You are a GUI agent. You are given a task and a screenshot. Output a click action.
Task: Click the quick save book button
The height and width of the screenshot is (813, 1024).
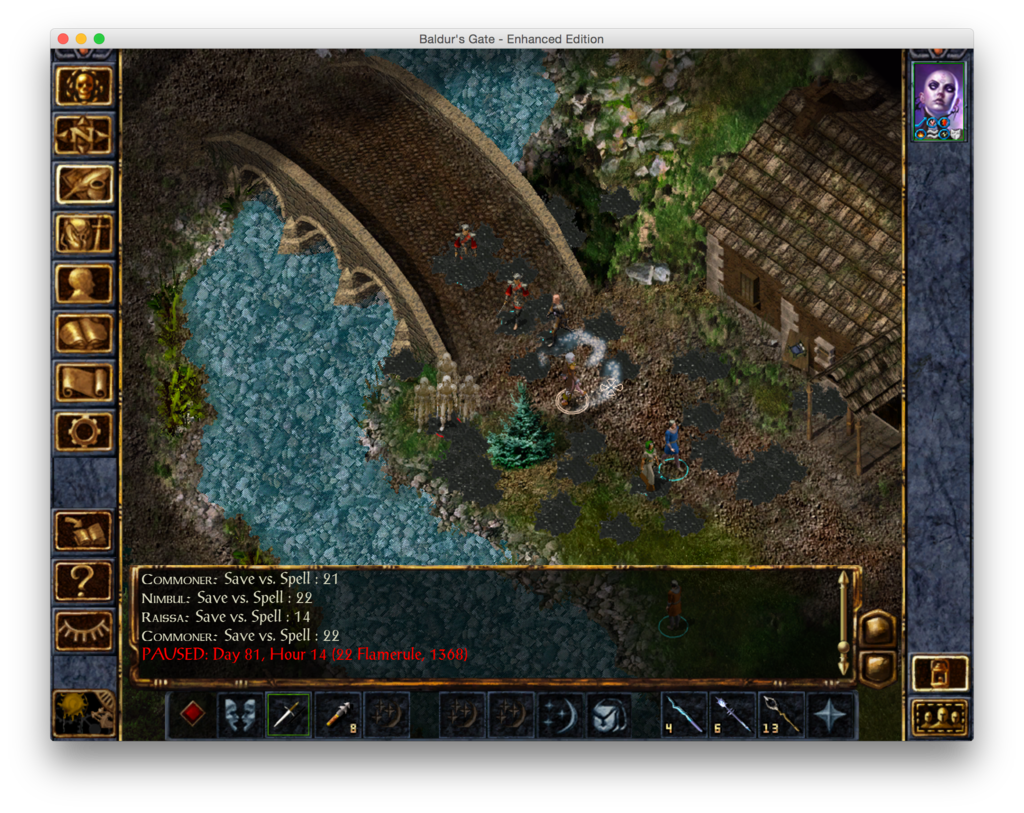[x=84, y=532]
